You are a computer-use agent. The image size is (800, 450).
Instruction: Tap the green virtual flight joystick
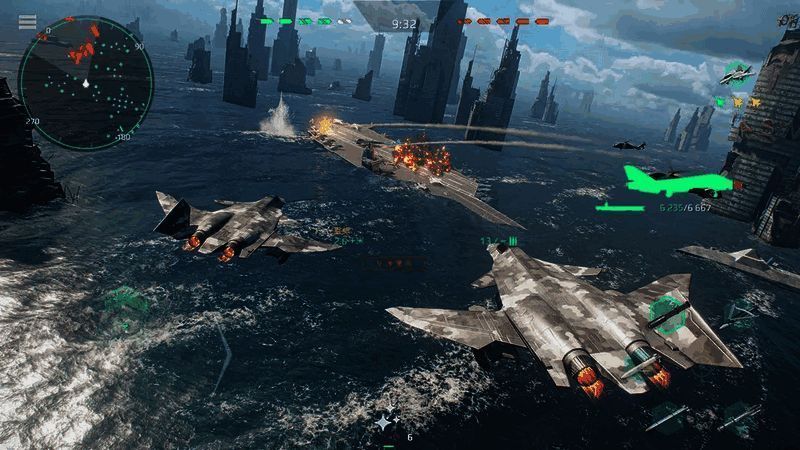click(x=126, y=303)
